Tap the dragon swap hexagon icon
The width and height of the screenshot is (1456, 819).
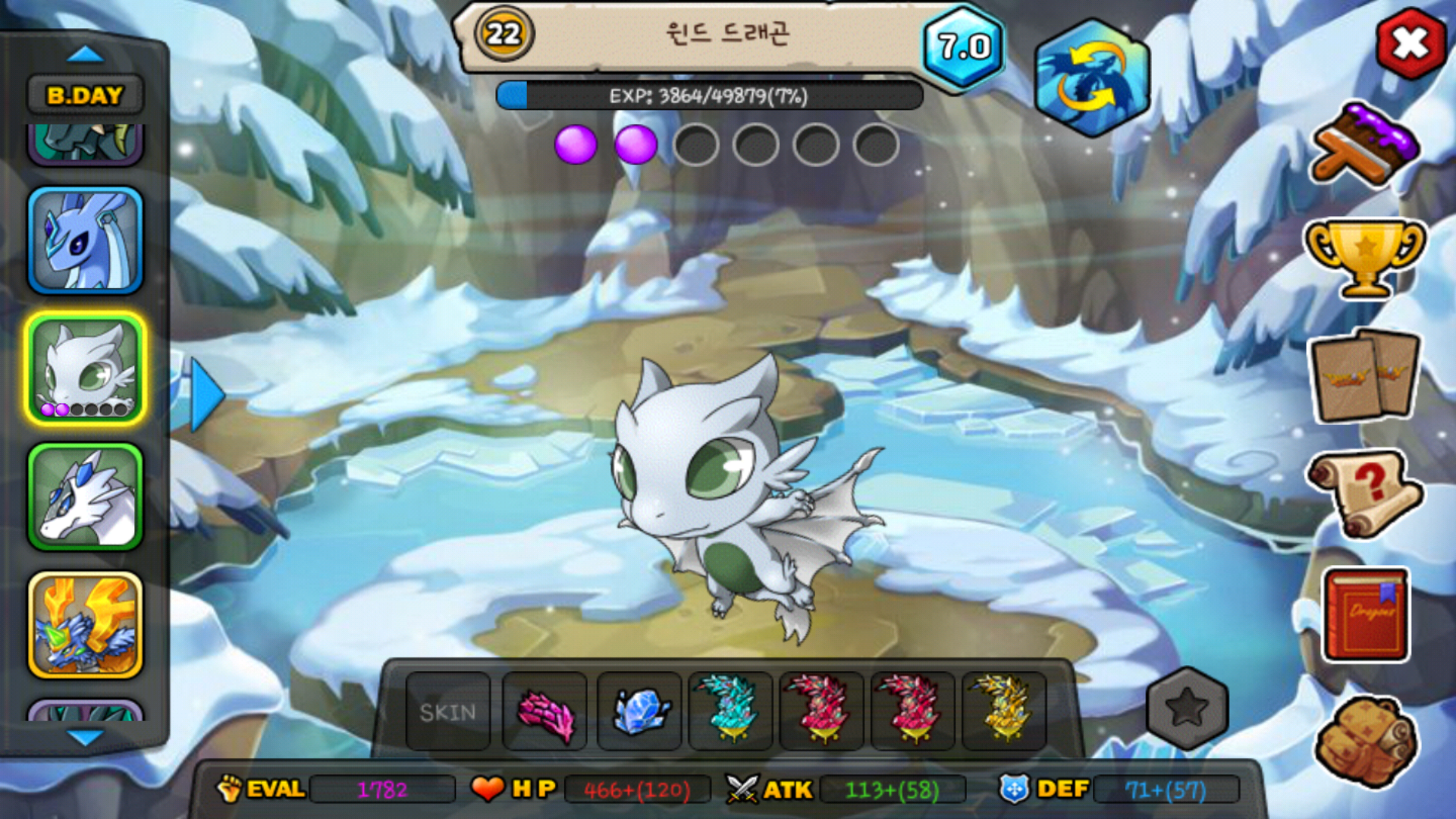(1092, 79)
